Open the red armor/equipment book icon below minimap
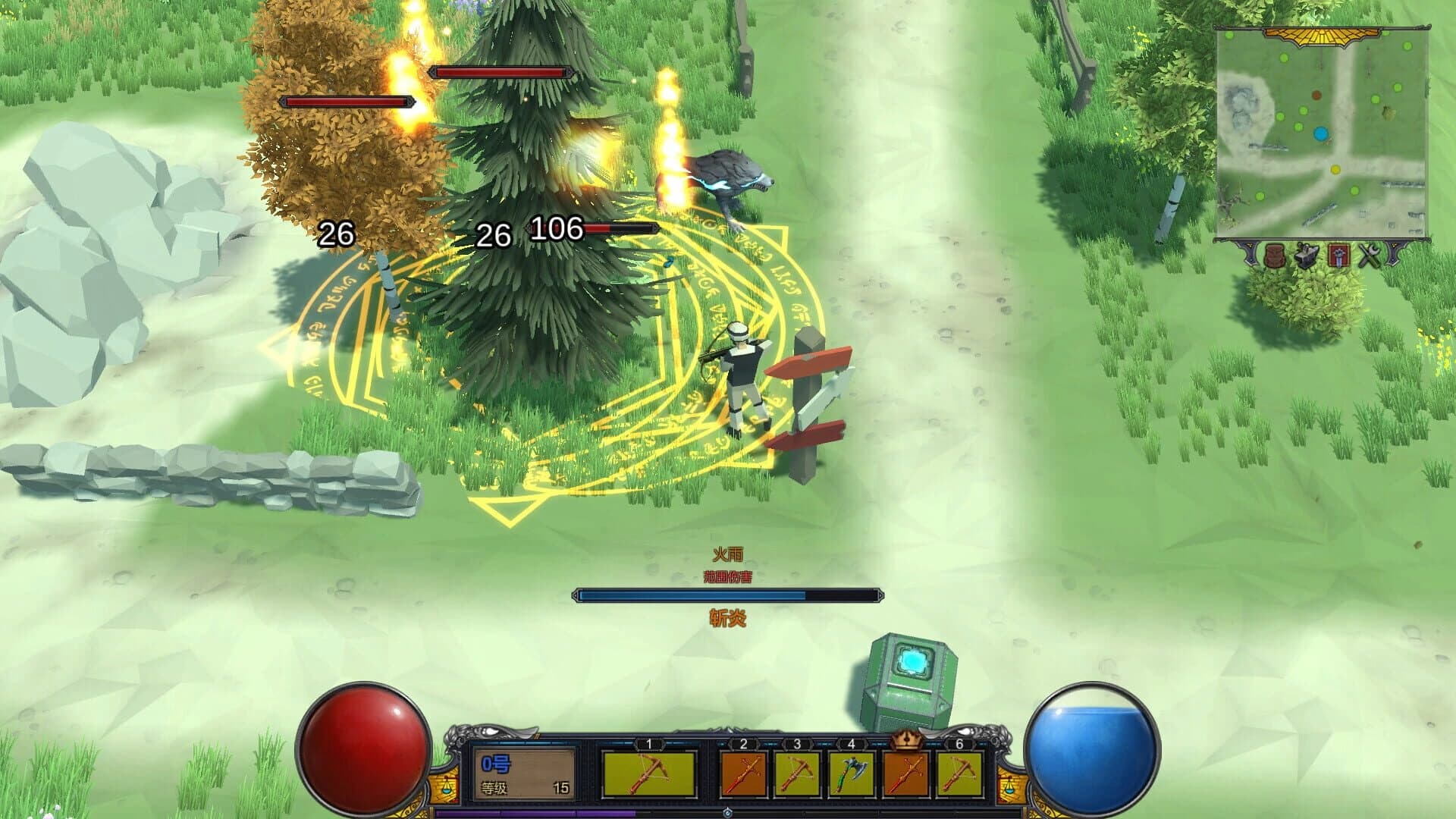 coord(1338,255)
